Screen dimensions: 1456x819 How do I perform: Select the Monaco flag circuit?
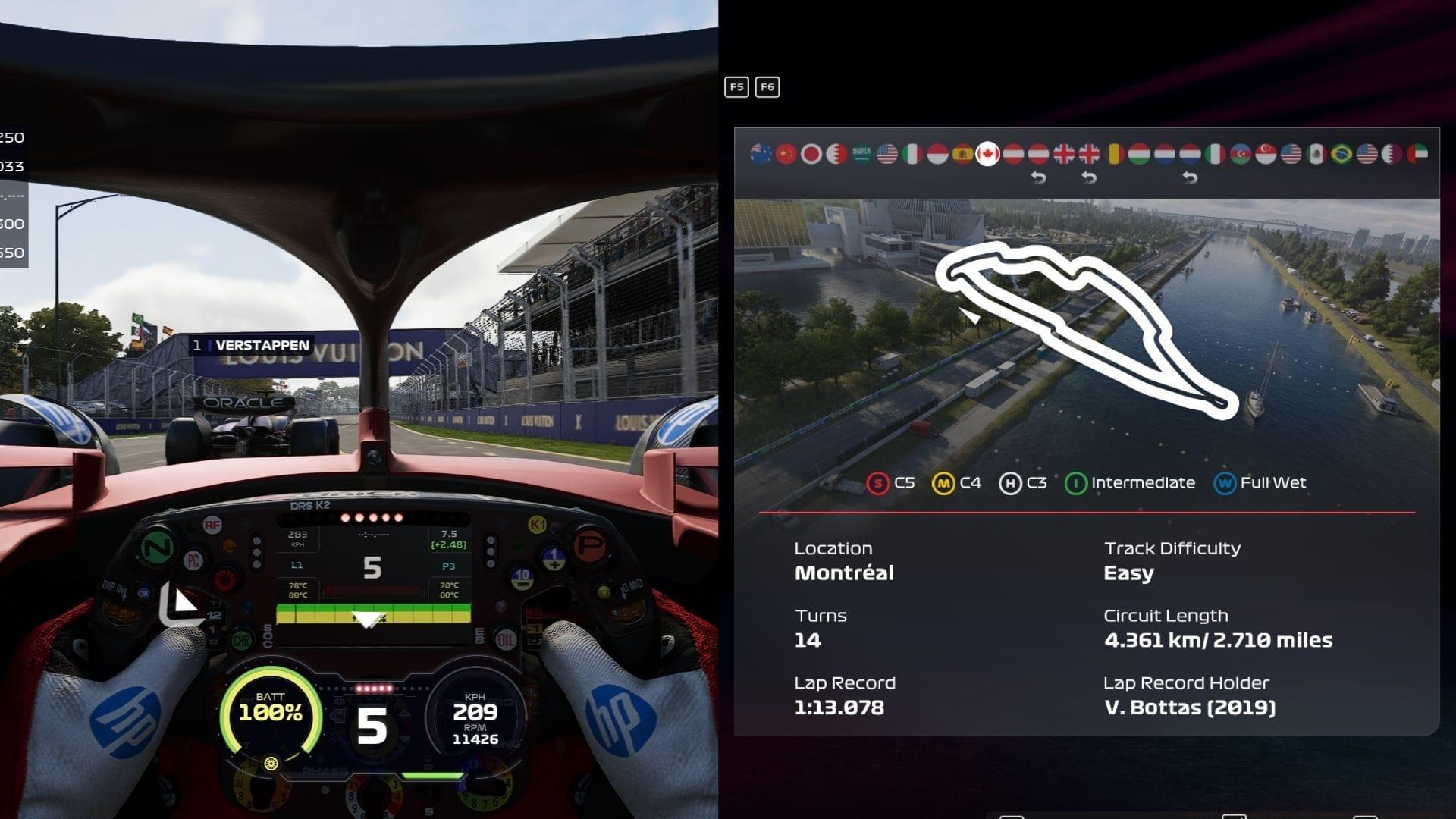tap(937, 154)
